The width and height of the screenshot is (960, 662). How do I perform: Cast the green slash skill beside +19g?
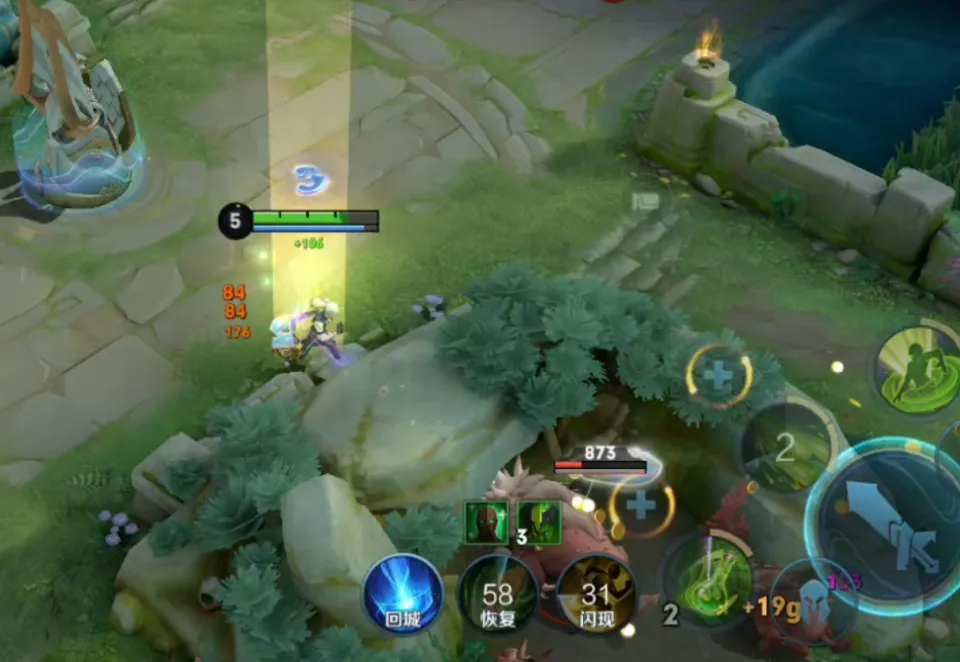709,579
